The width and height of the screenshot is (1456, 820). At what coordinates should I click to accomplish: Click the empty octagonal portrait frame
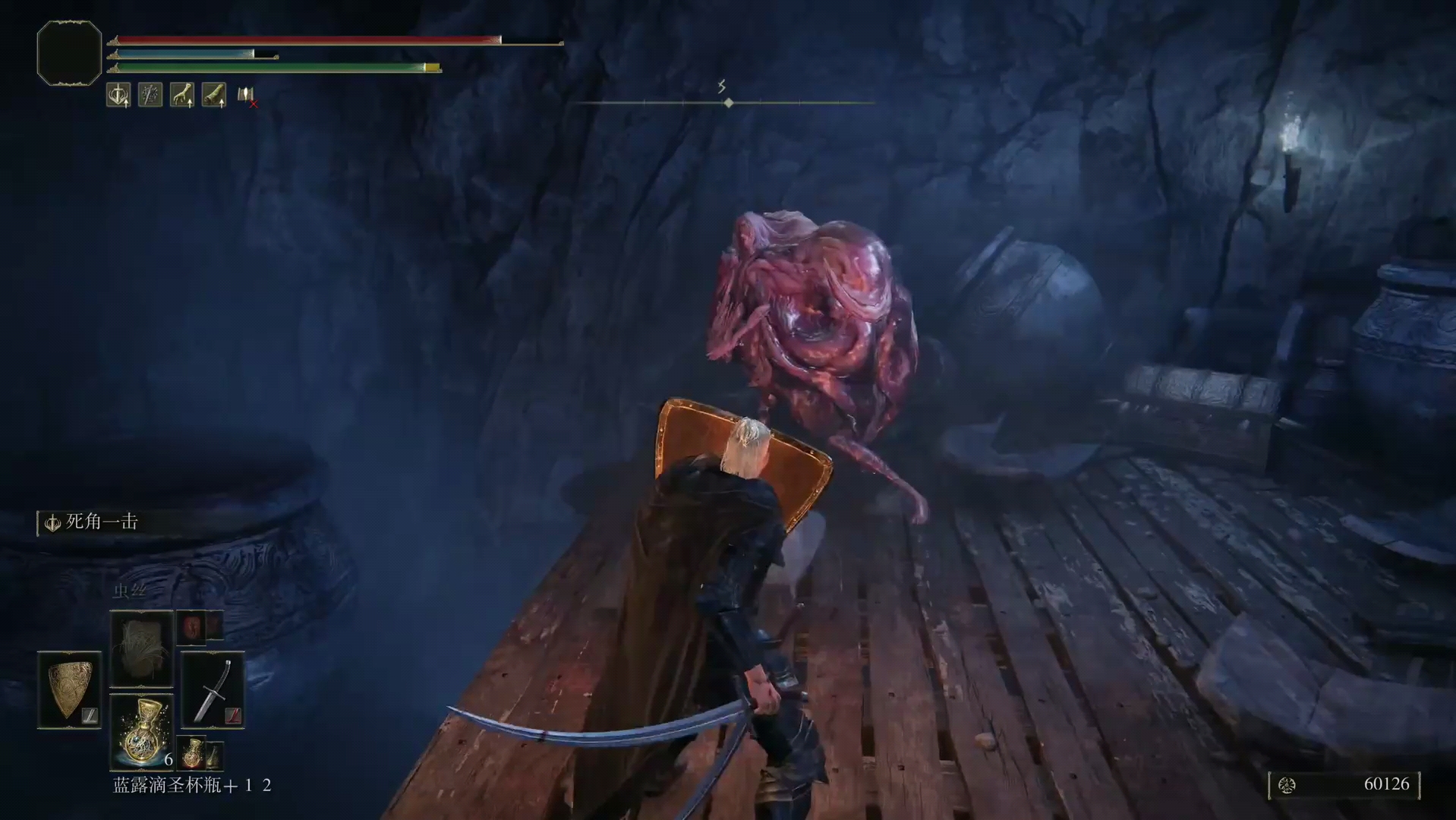(x=69, y=53)
